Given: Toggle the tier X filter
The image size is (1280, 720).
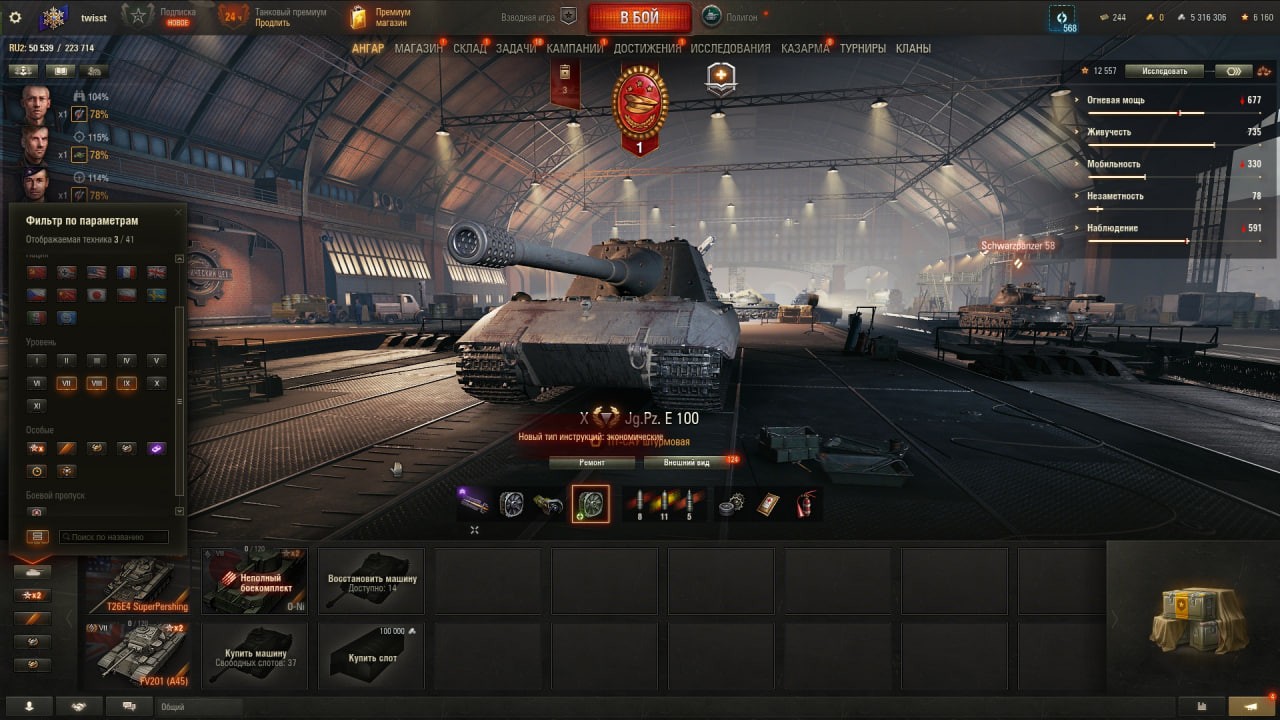Looking at the screenshot, I should click(x=155, y=383).
